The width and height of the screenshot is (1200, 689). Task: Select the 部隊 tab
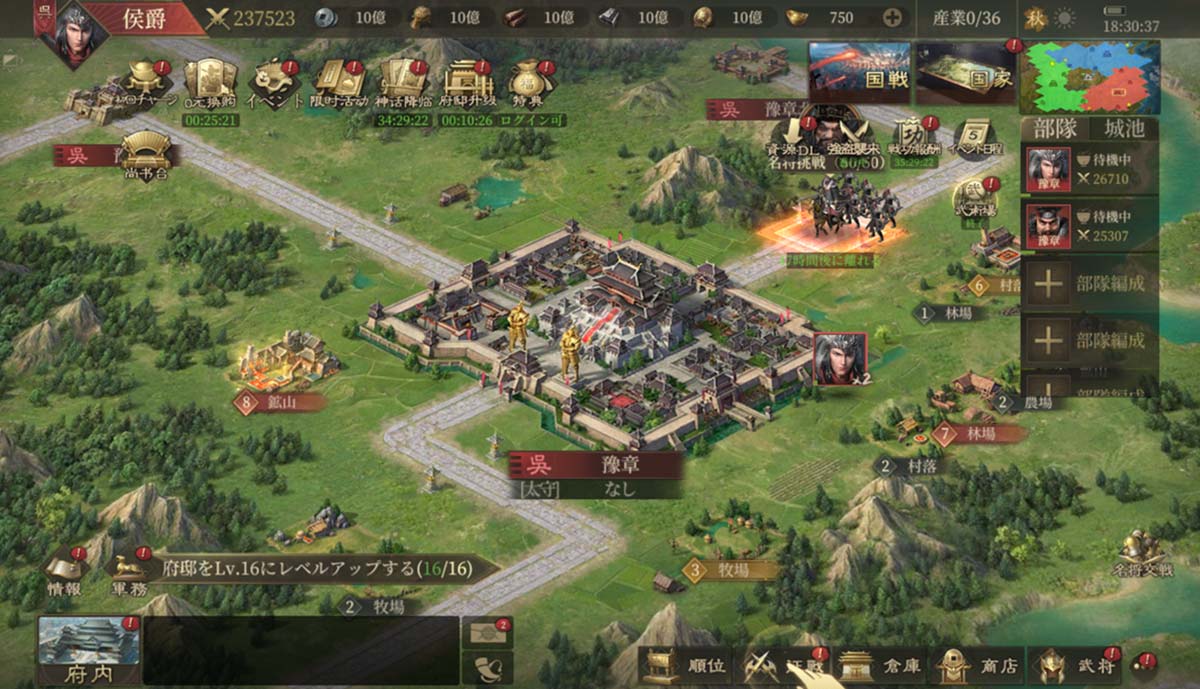[1058, 130]
